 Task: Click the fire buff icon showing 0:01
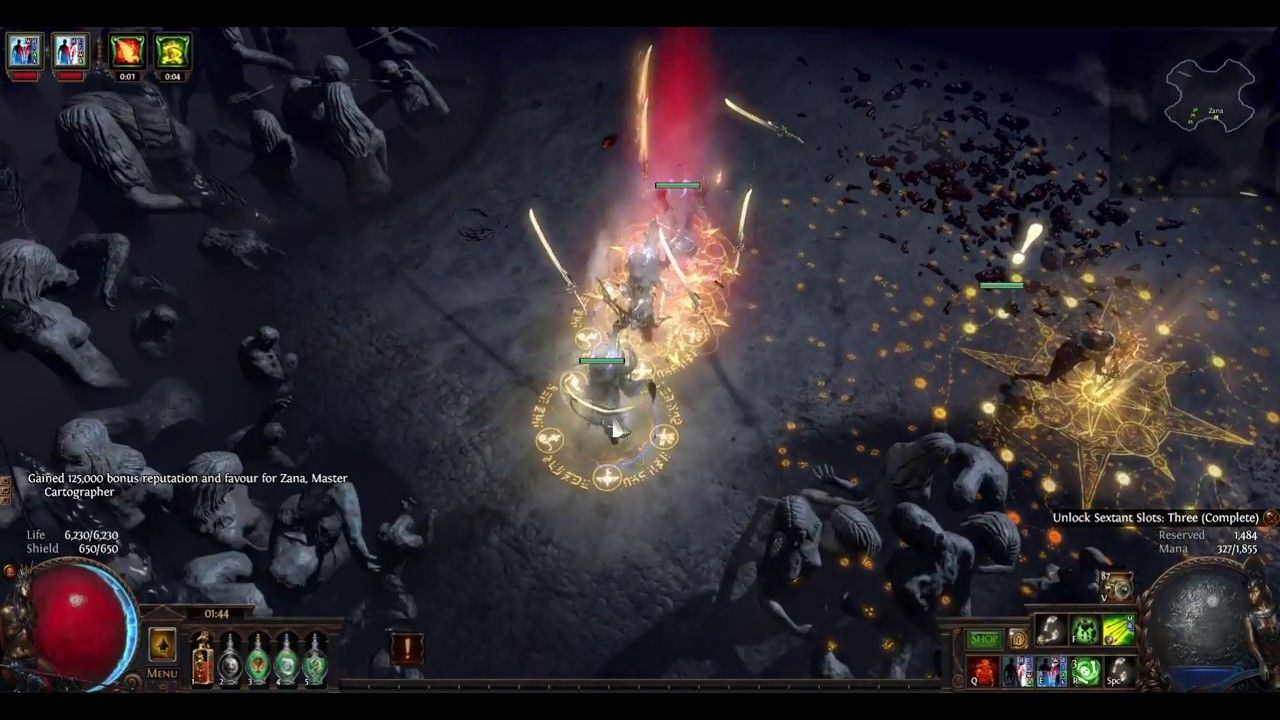coord(127,51)
